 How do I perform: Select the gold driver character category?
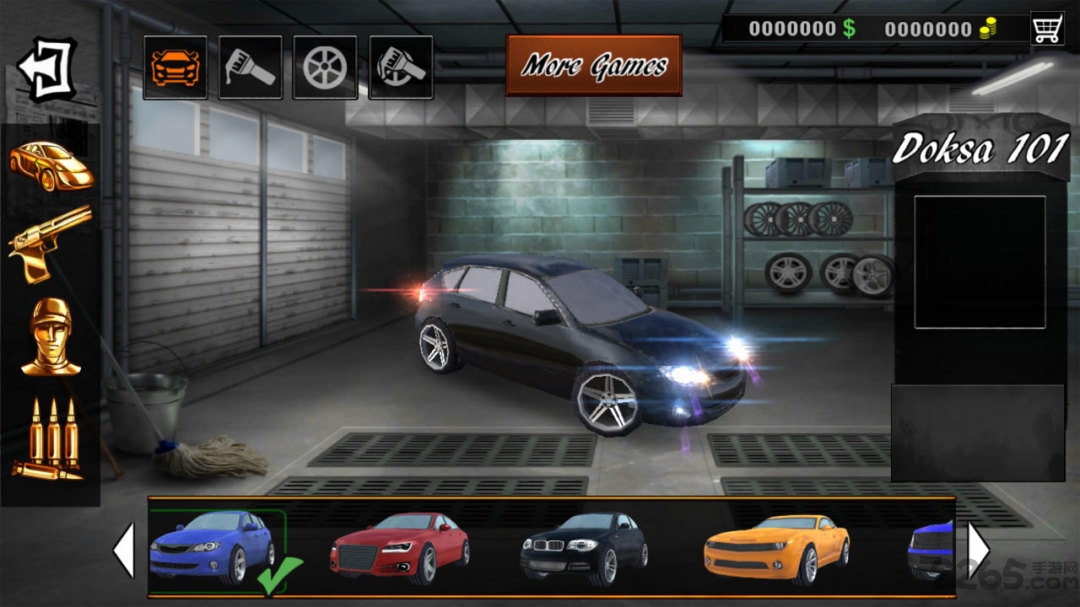[x=50, y=337]
